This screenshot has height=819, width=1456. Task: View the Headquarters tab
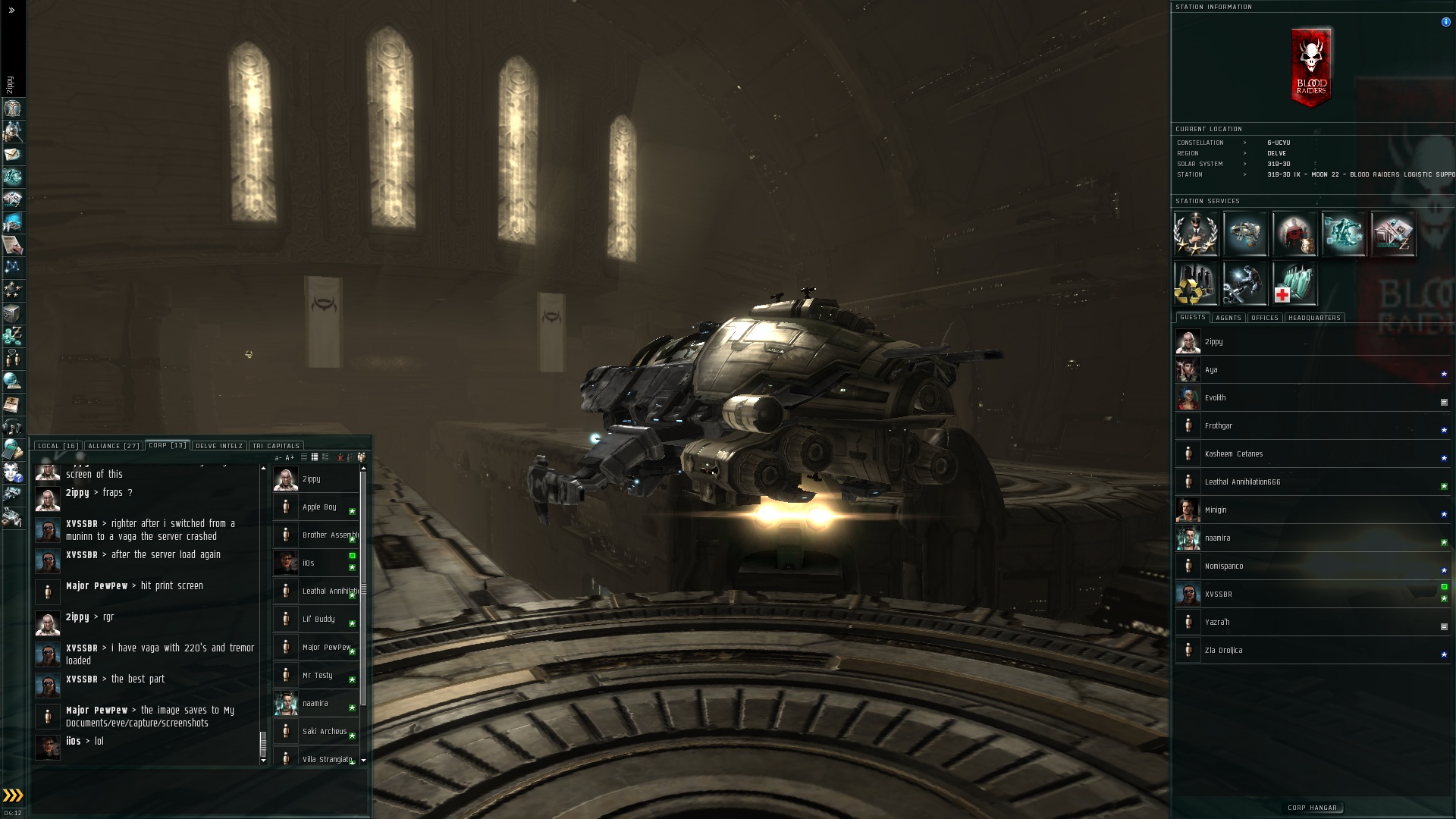(1314, 318)
